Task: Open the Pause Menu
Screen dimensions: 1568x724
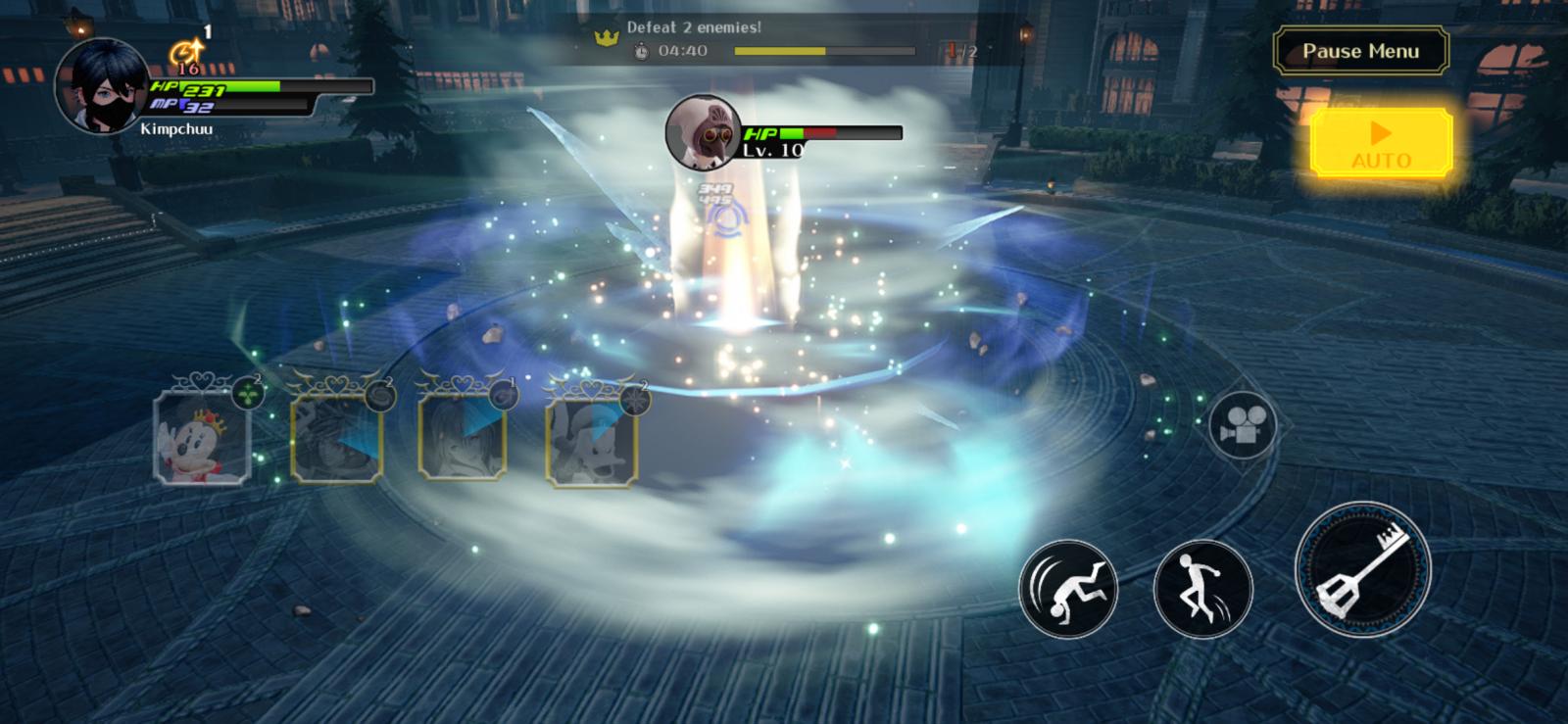Action: [1360, 52]
